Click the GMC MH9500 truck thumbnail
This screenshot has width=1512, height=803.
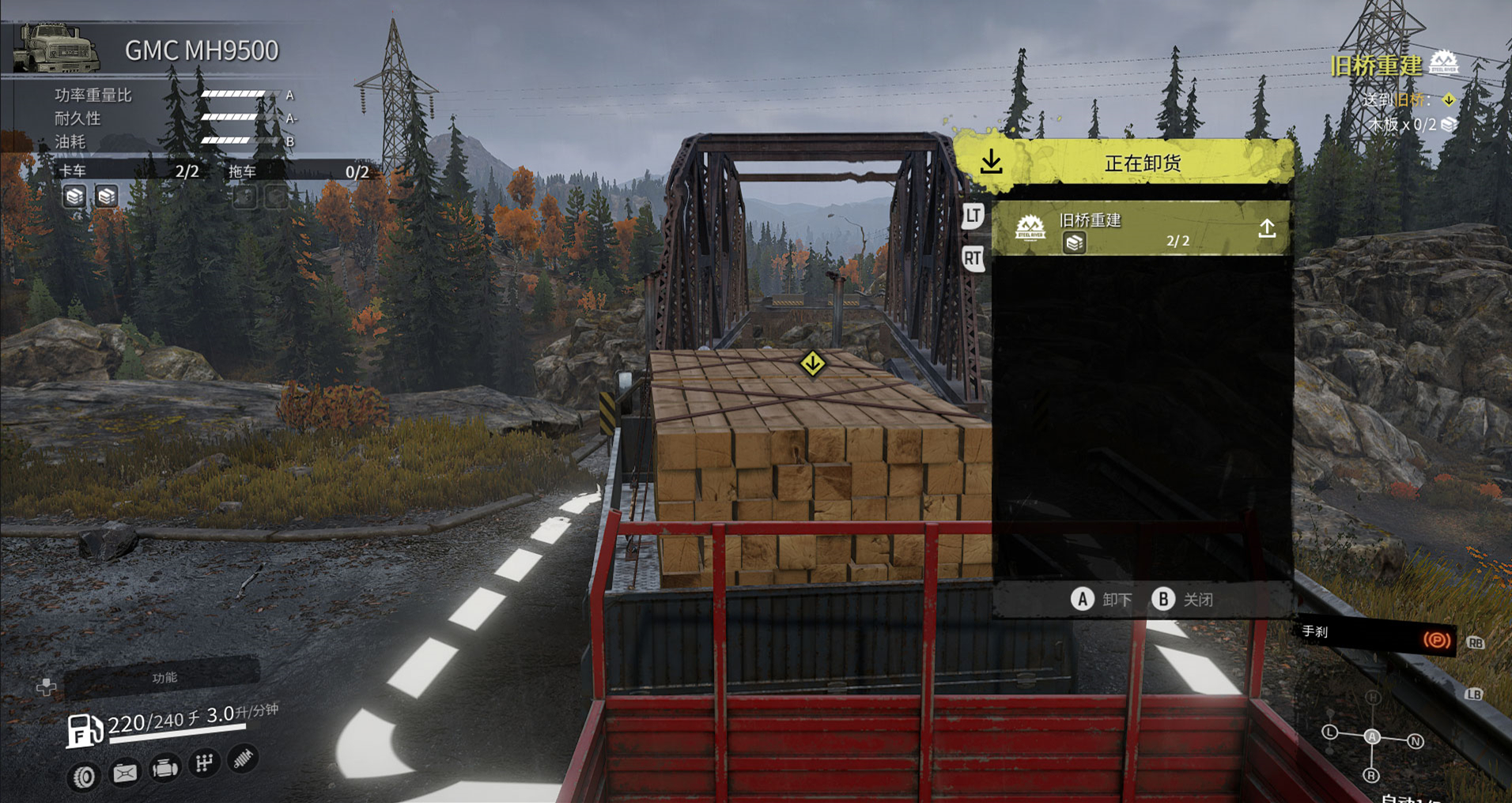coord(57,48)
